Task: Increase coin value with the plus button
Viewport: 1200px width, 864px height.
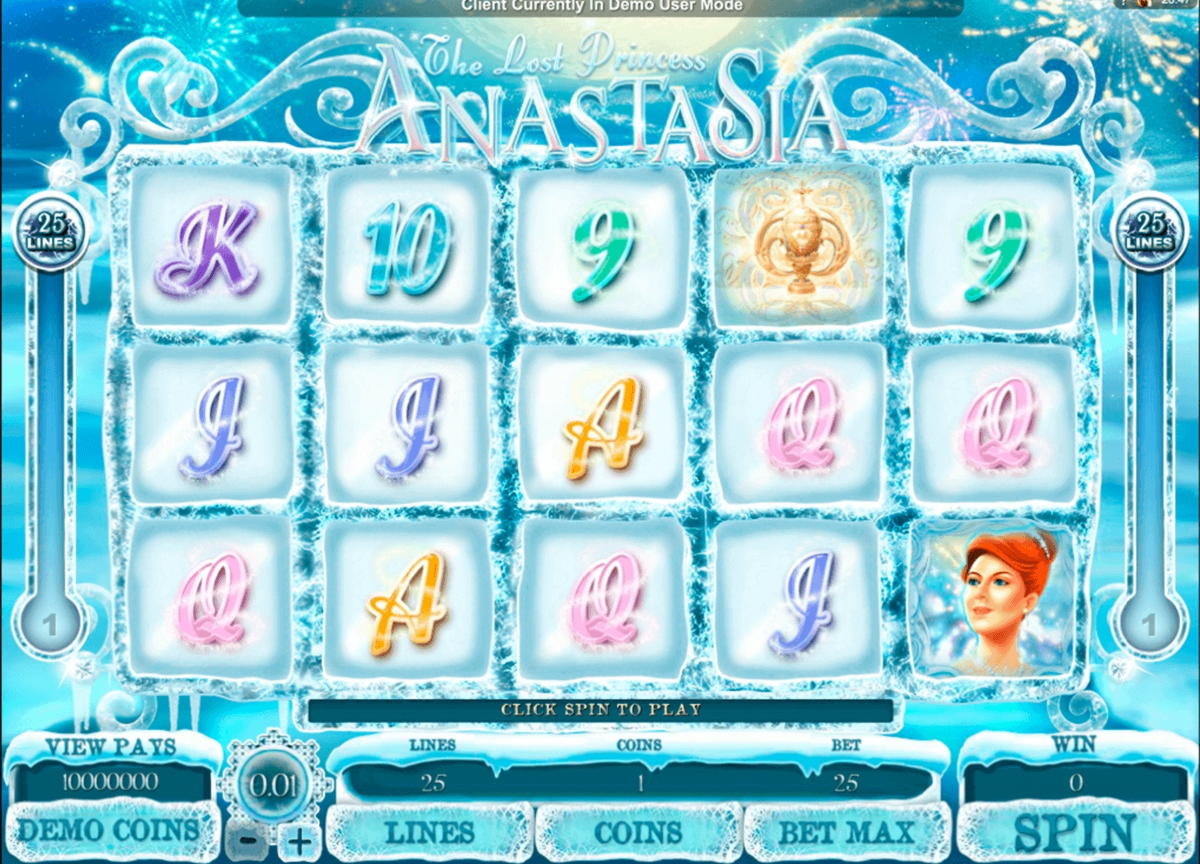Action: coord(299,840)
